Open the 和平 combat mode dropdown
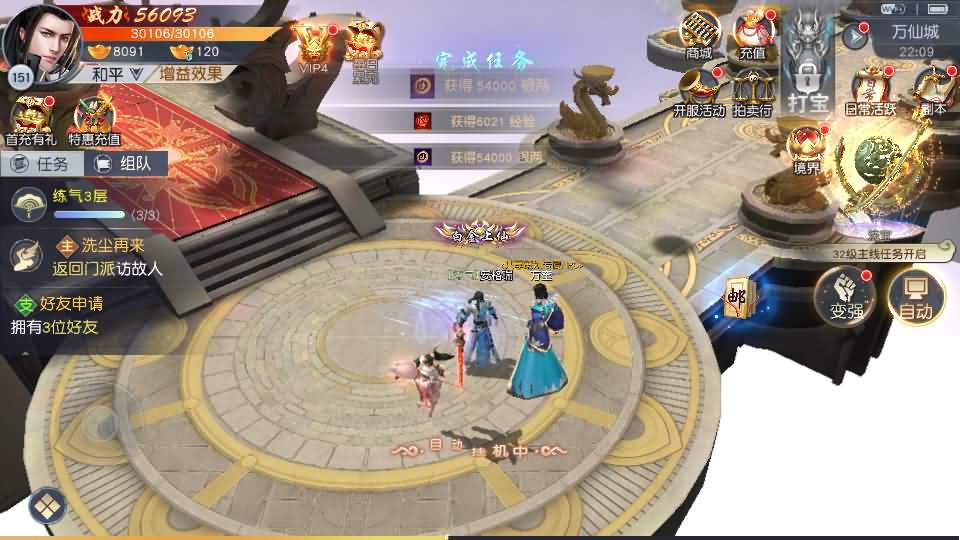This screenshot has height=540, width=960. pyautogui.click(x=117, y=74)
